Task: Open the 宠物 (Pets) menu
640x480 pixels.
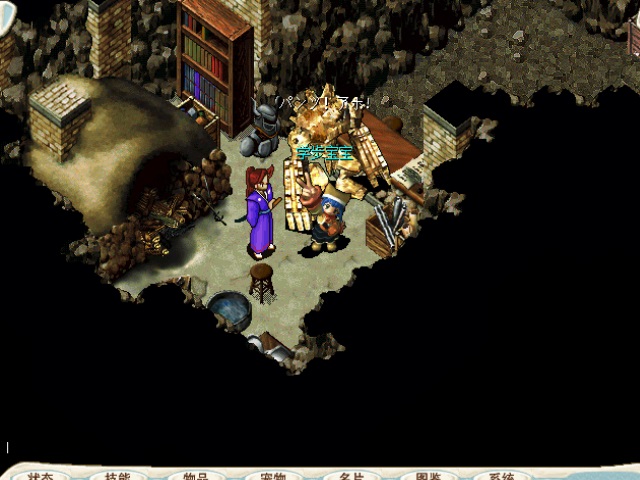Action: (272, 475)
